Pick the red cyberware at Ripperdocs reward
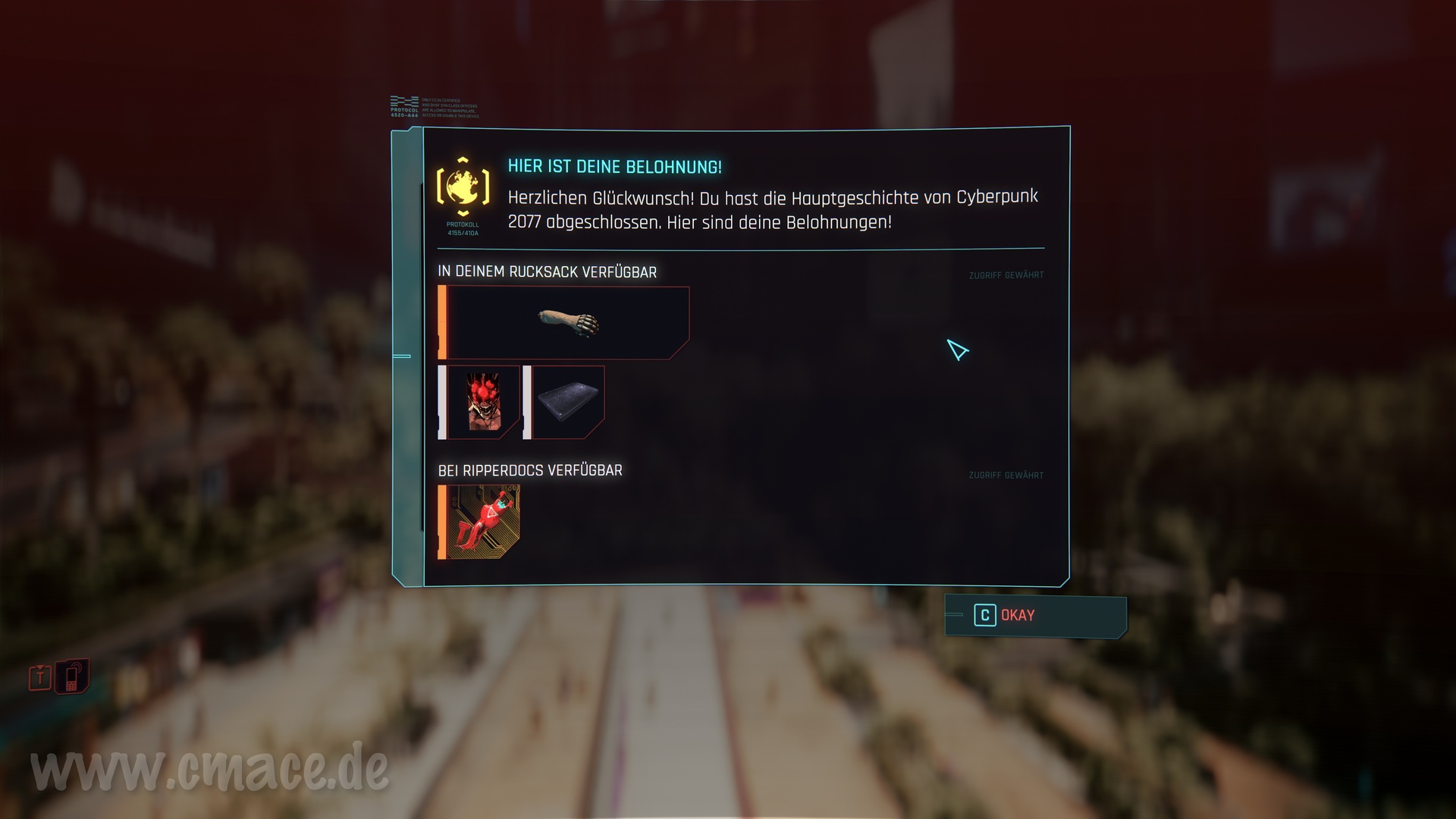Image resolution: width=1456 pixels, height=819 pixels. click(x=482, y=522)
